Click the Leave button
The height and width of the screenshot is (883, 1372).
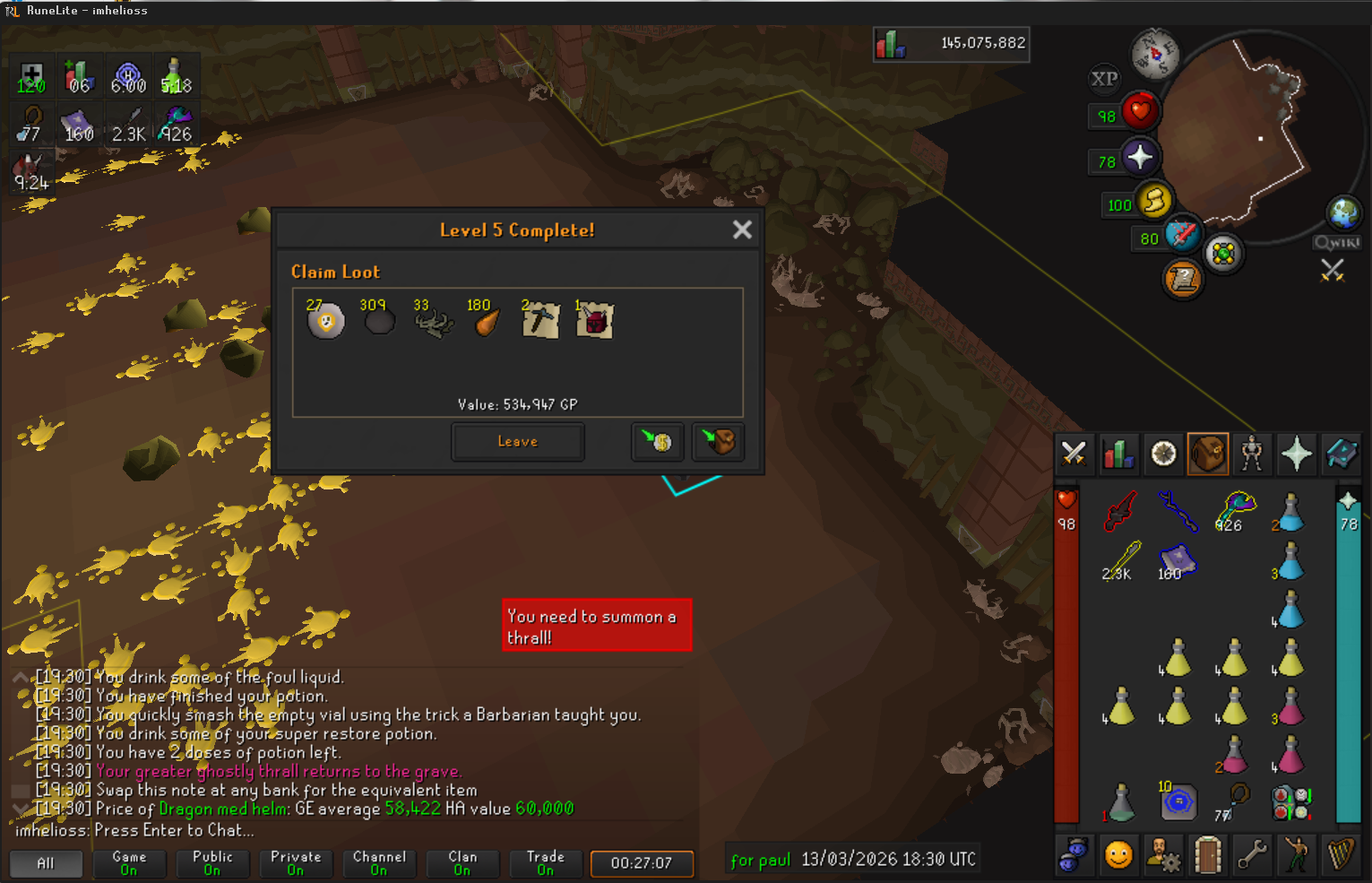tap(518, 442)
